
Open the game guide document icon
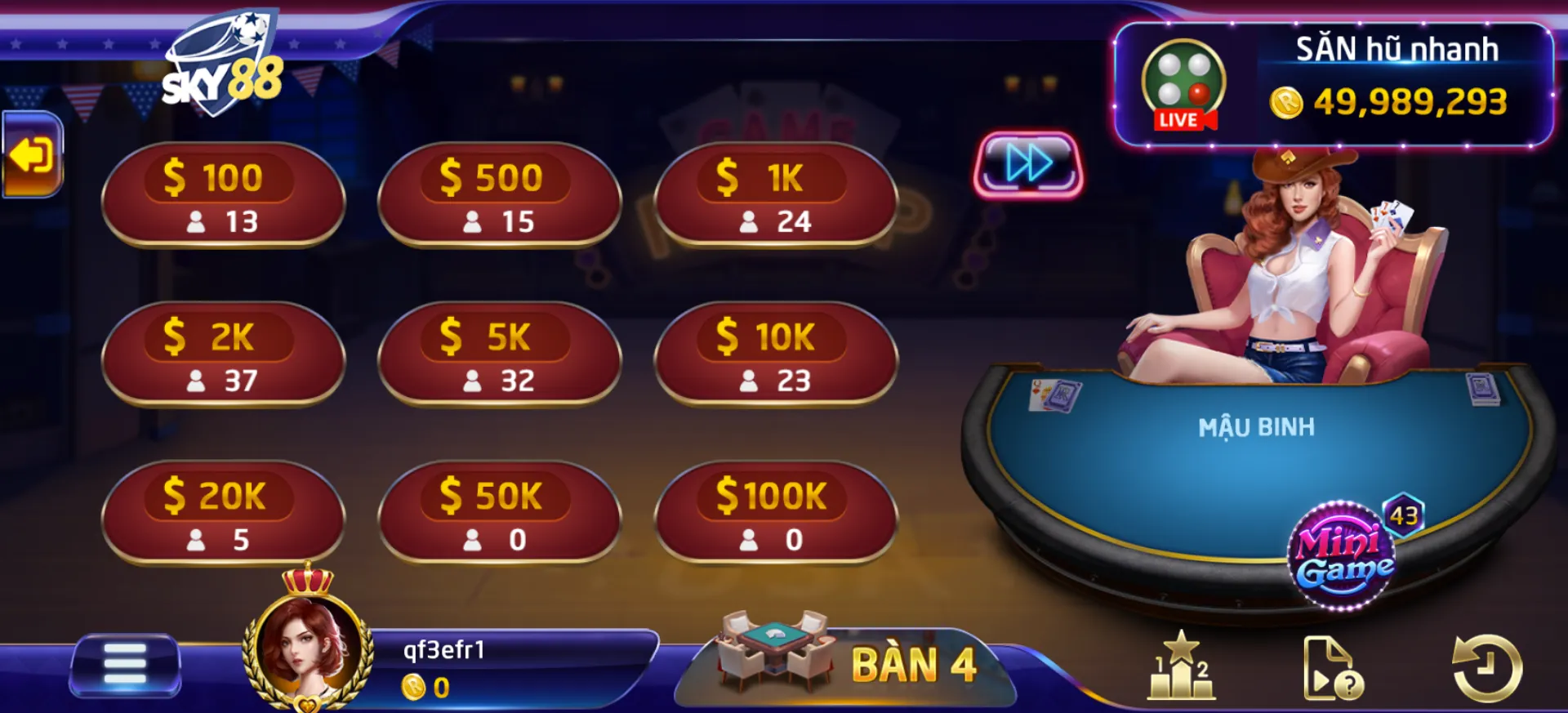pyautogui.click(x=1331, y=668)
